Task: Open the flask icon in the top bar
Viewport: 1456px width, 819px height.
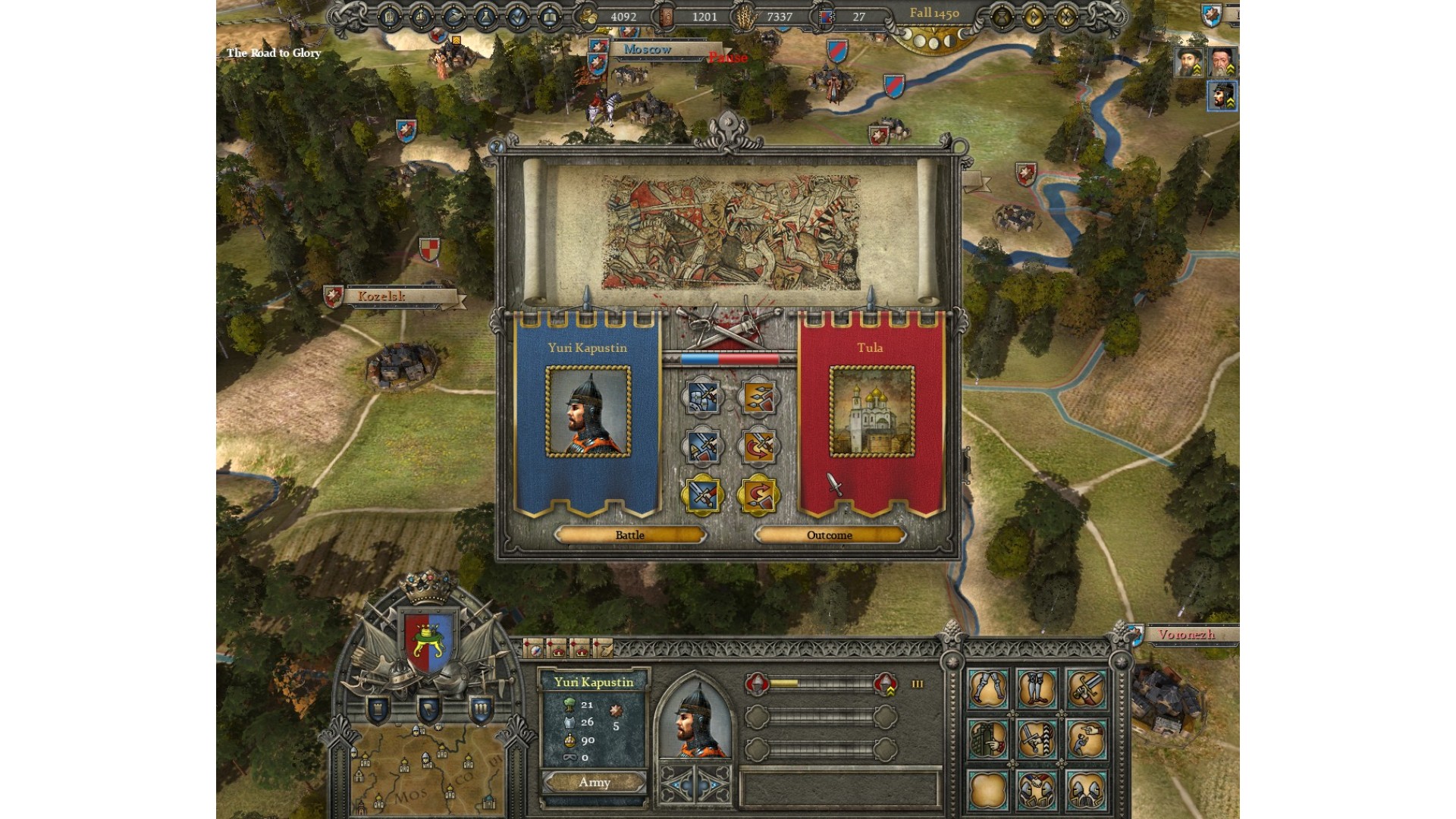Action: [485, 17]
